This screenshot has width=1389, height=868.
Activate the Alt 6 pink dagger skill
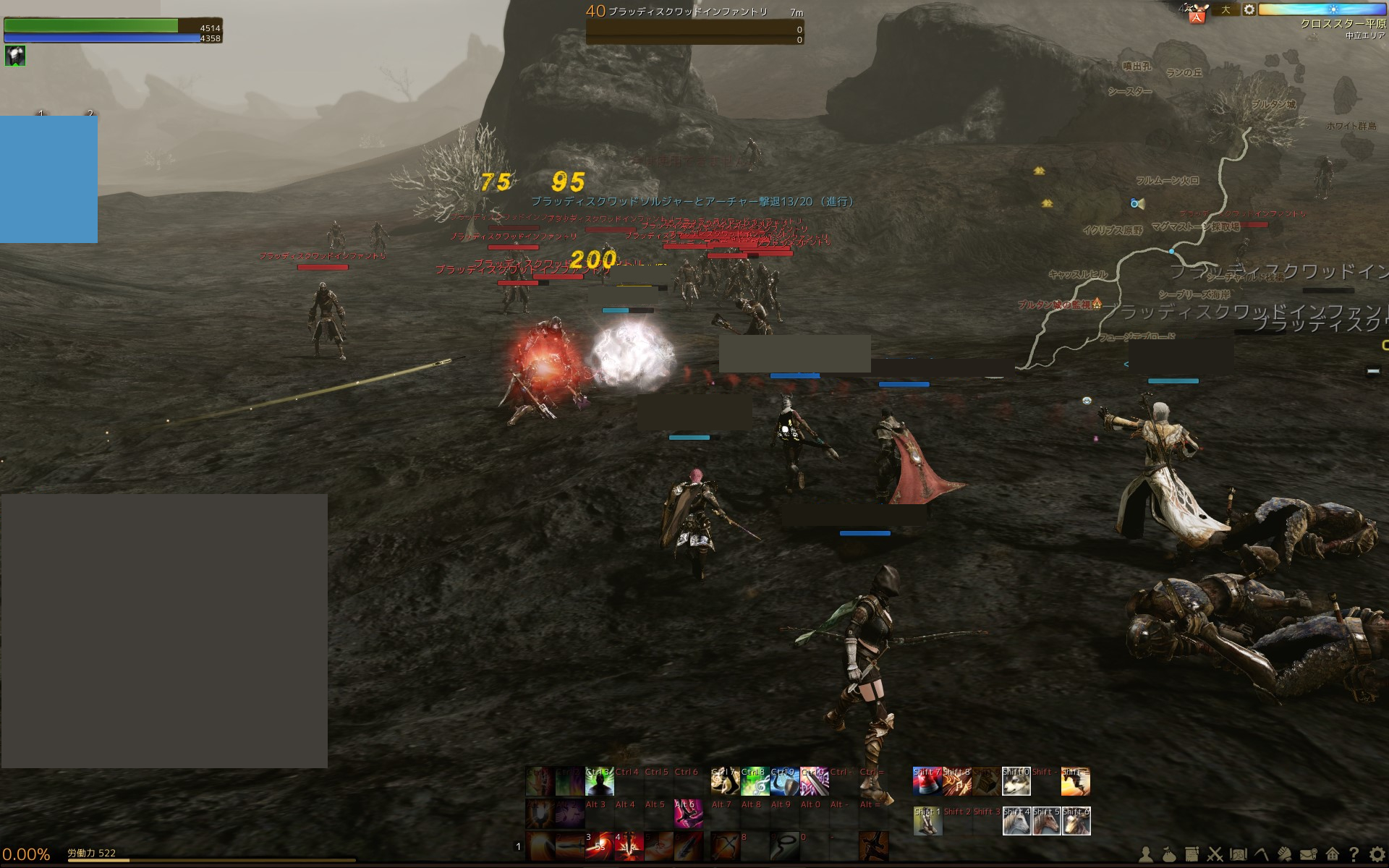coord(688,814)
